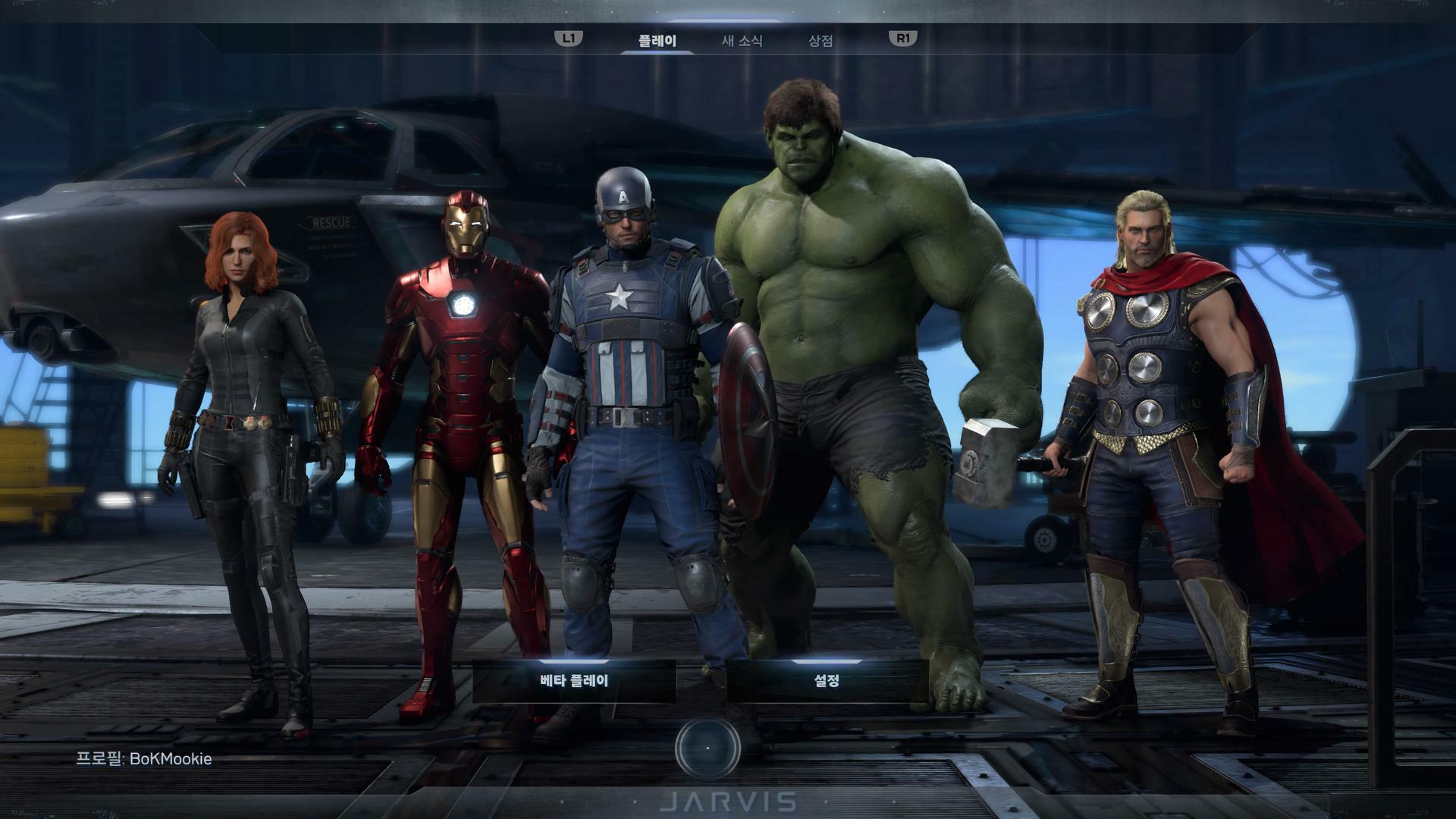The width and height of the screenshot is (1456, 819).
Task: Open the 설정 settings menu
Action: click(x=827, y=680)
